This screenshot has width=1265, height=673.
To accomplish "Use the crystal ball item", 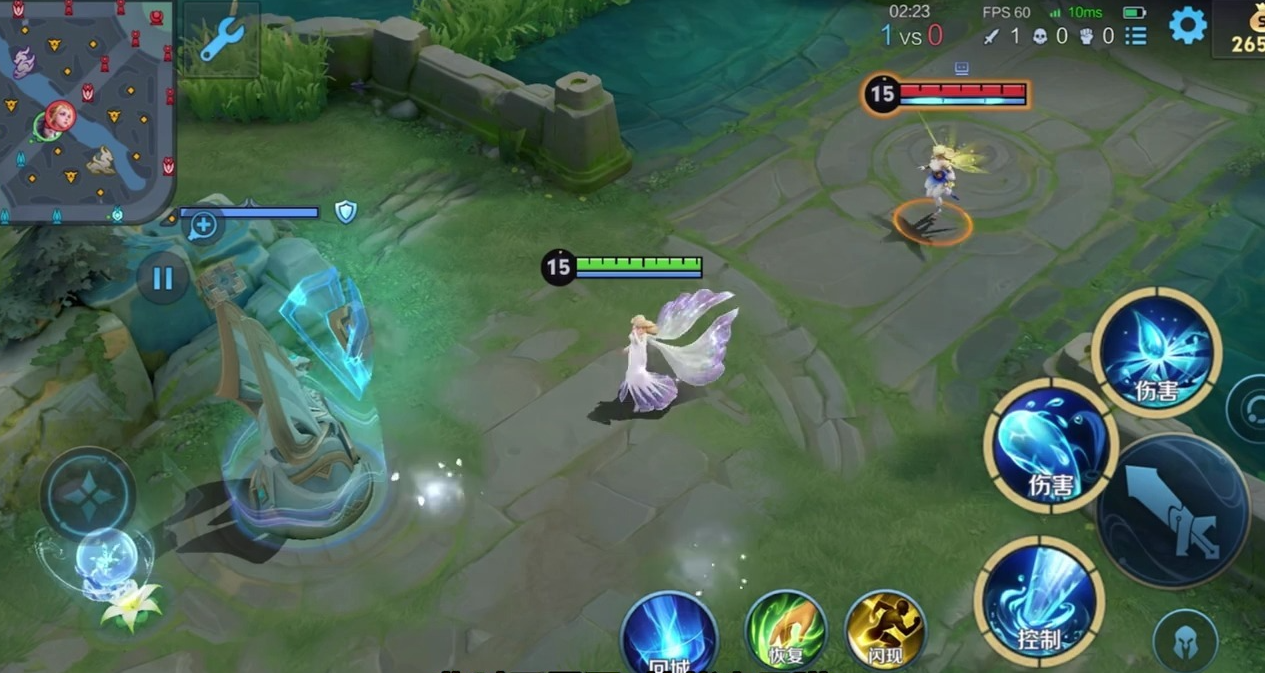I will [x=104, y=555].
